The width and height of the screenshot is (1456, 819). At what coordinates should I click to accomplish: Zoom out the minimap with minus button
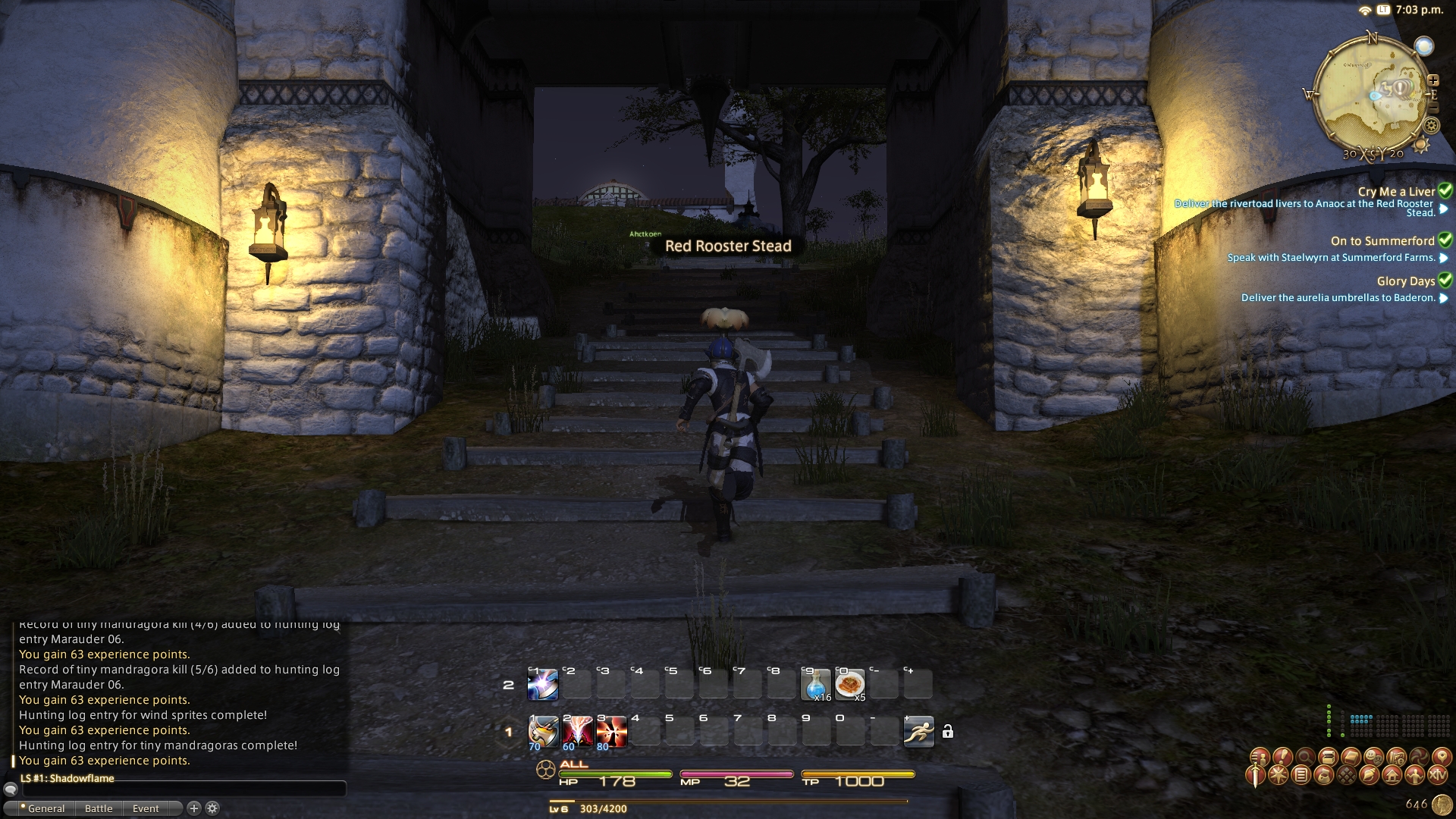pyautogui.click(x=1433, y=108)
